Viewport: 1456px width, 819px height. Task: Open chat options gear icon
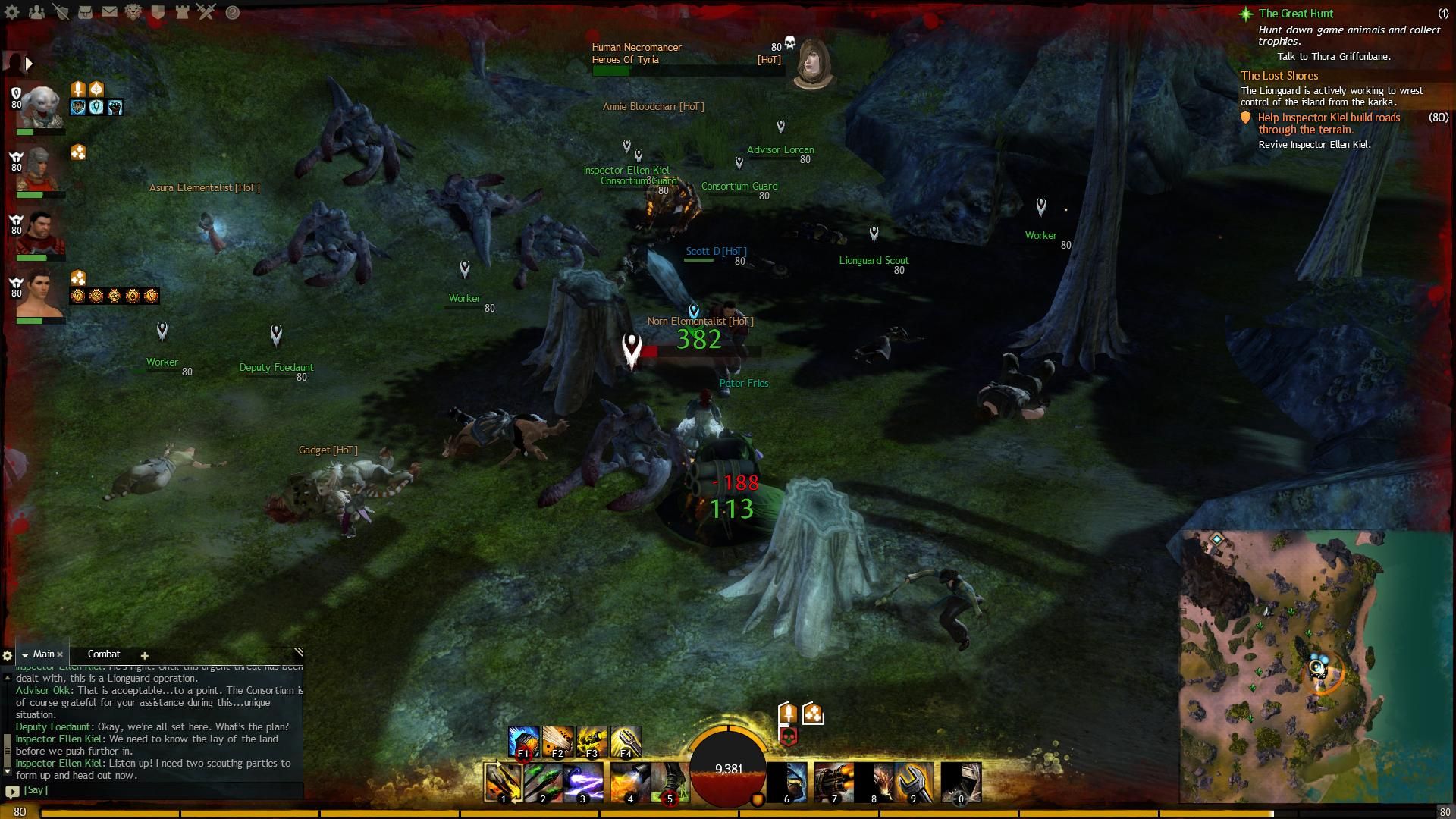coord(8,655)
